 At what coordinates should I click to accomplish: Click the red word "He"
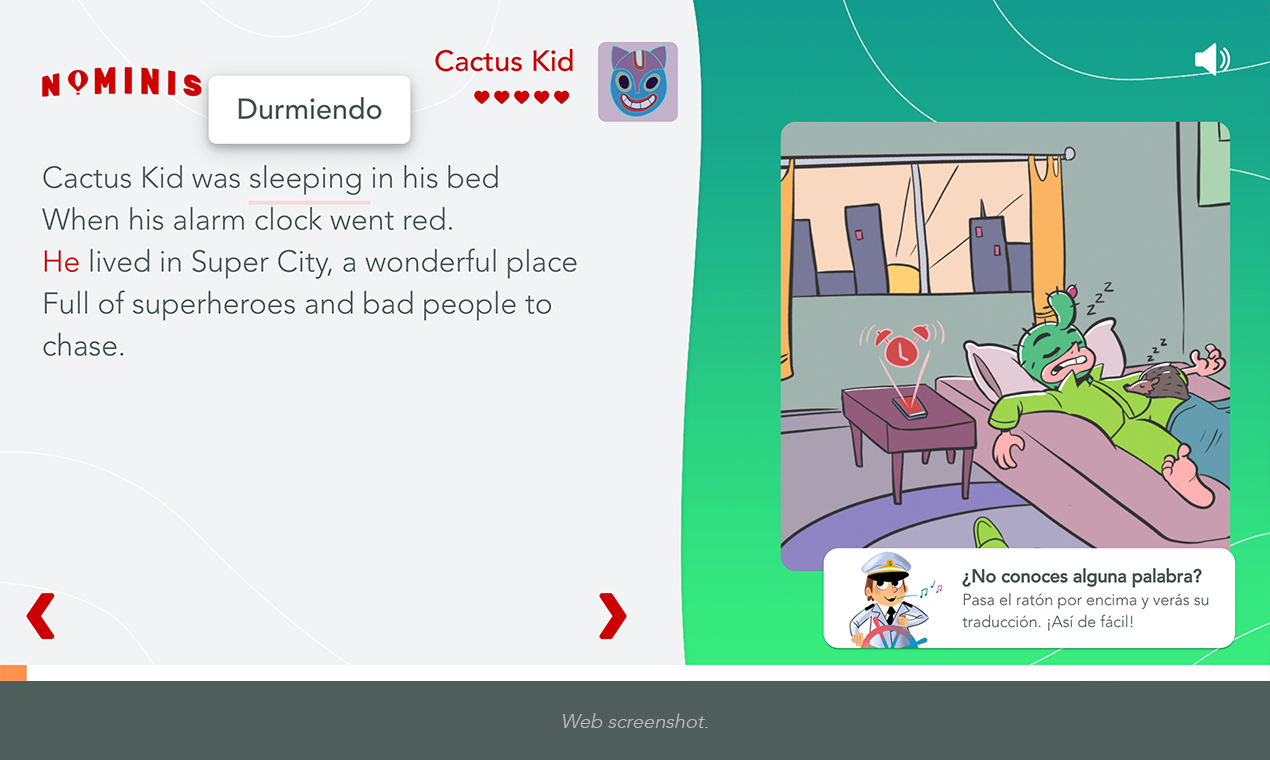point(61,262)
